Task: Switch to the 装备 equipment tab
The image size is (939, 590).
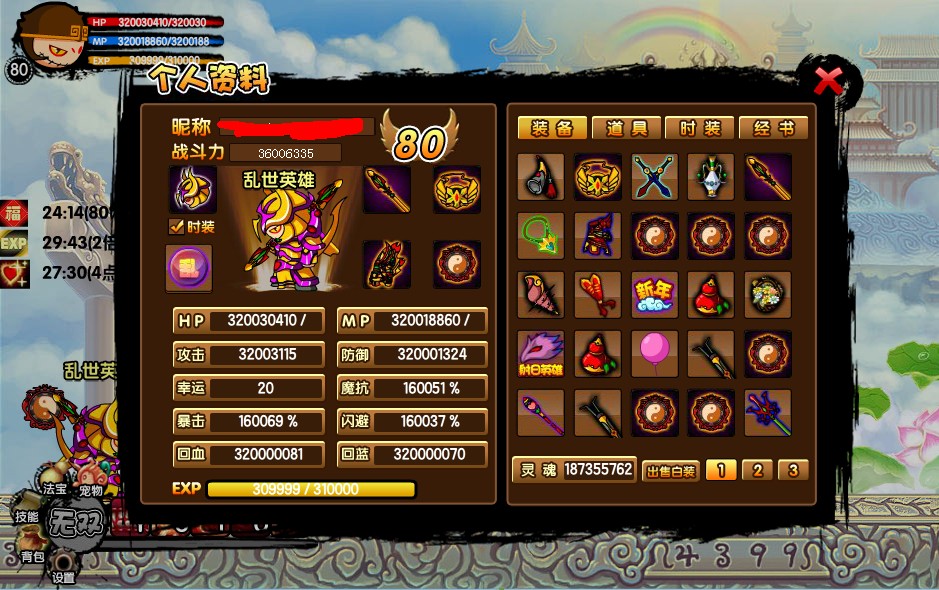Action: pos(552,128)
